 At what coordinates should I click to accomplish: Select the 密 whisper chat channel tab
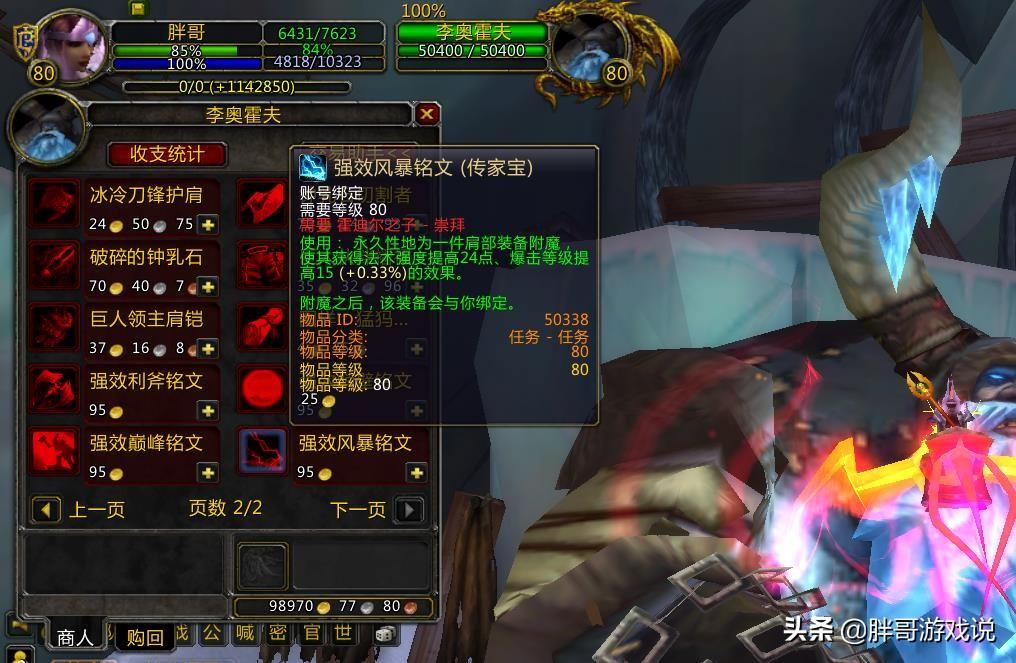(x=278, y=633)
